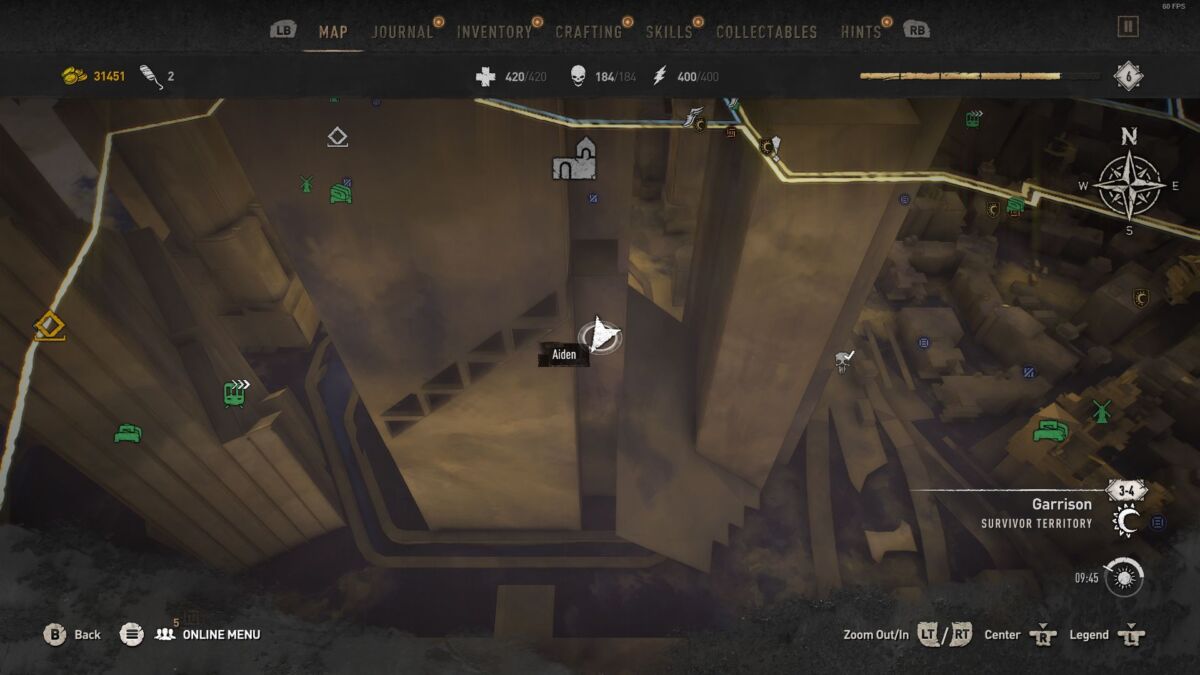Select the white diamond marker near the top
The image size is (1200, 675).
(337, 137)
